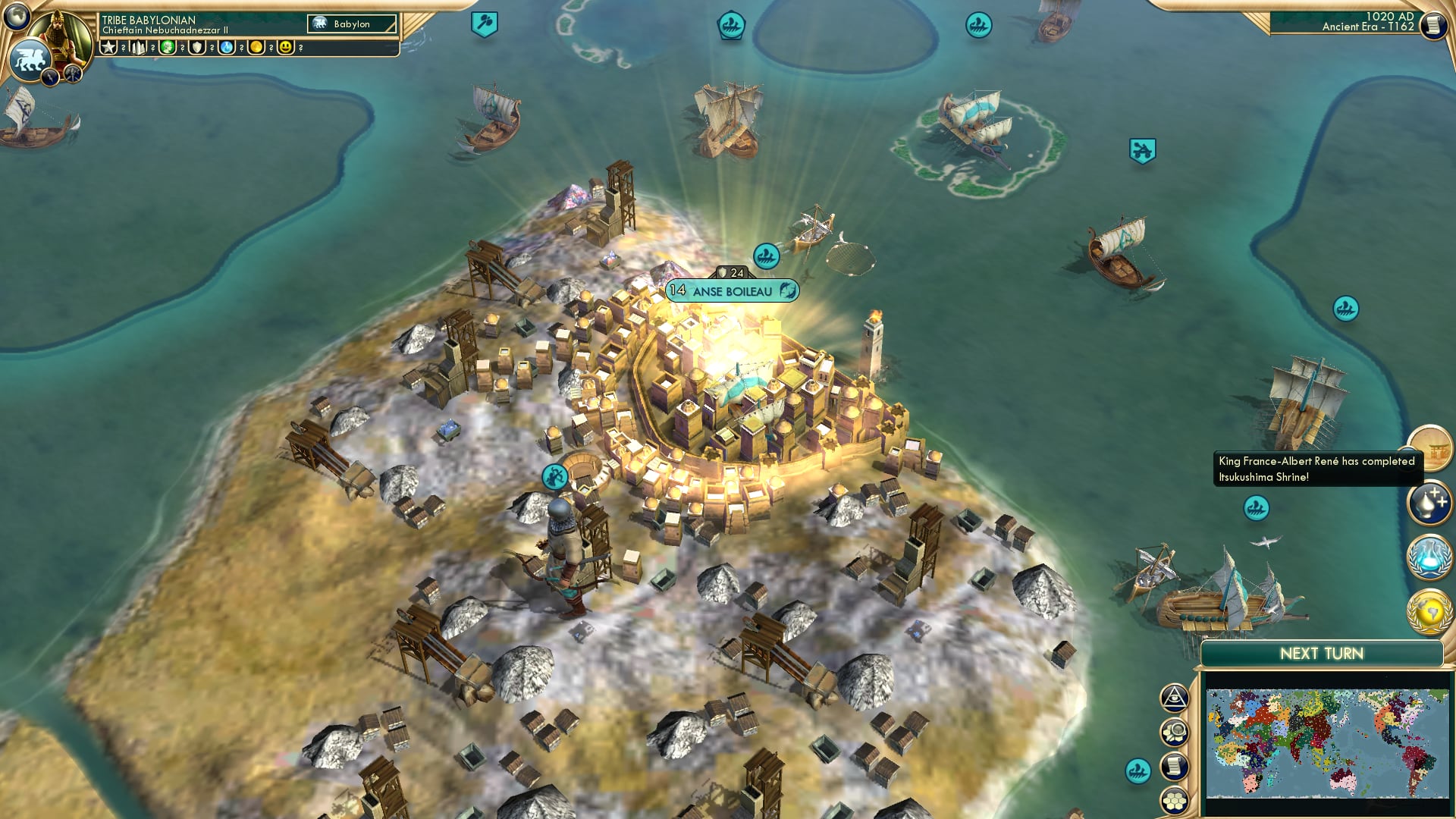Select the magnifier map options icon

(1174, 733)
